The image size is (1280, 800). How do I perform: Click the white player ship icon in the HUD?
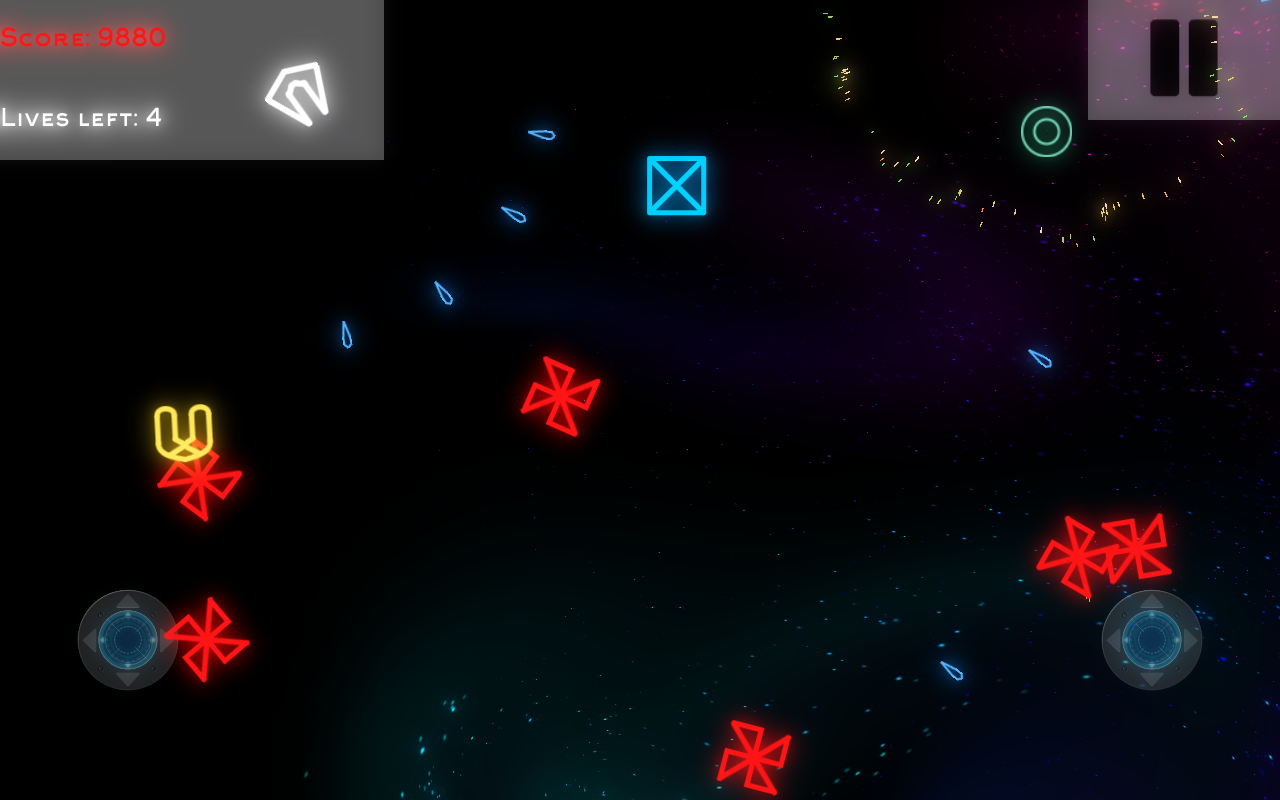297,93
